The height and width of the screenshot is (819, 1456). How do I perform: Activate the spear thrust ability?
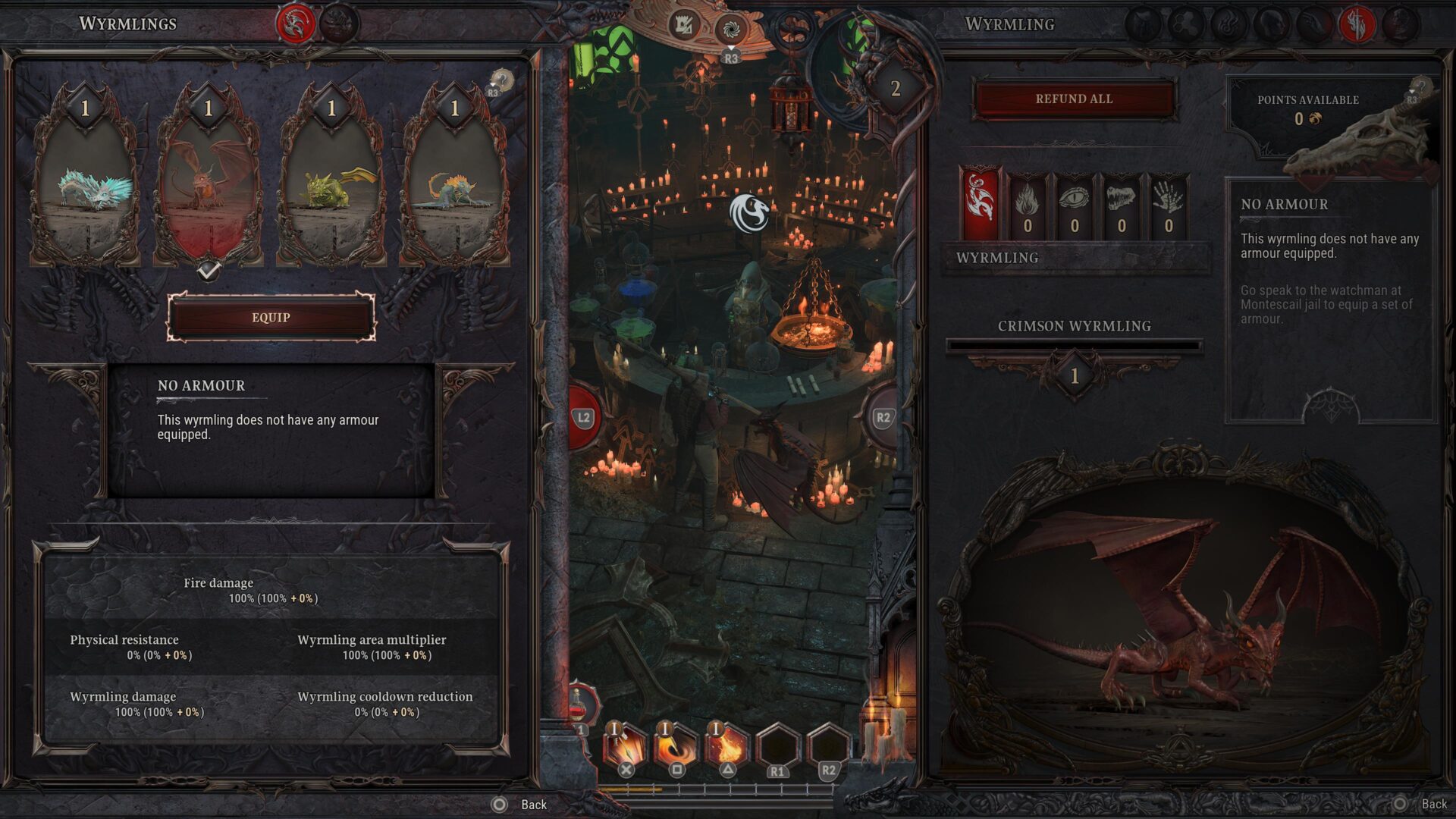[x=625, y=745]
